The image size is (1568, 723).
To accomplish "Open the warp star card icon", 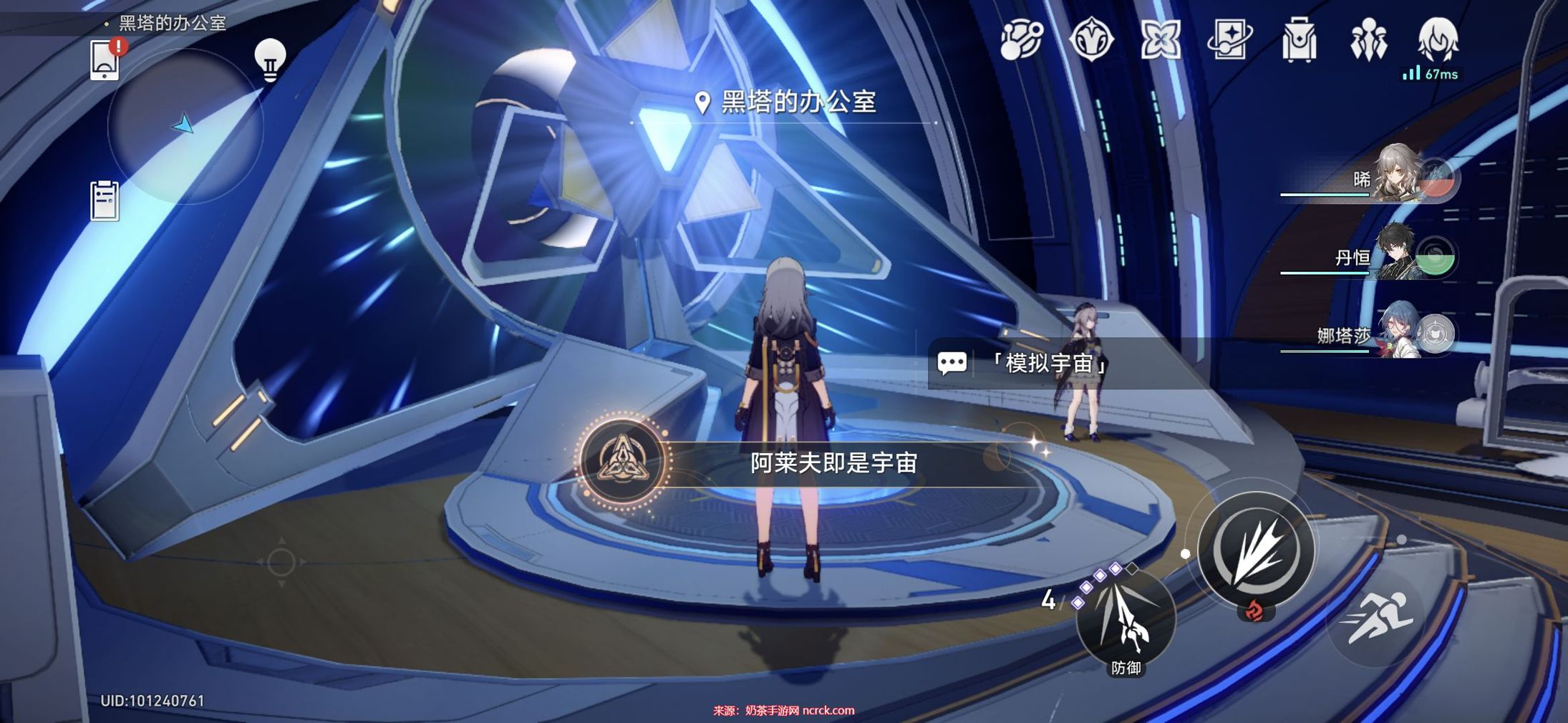I will (x=1229, y=39).
